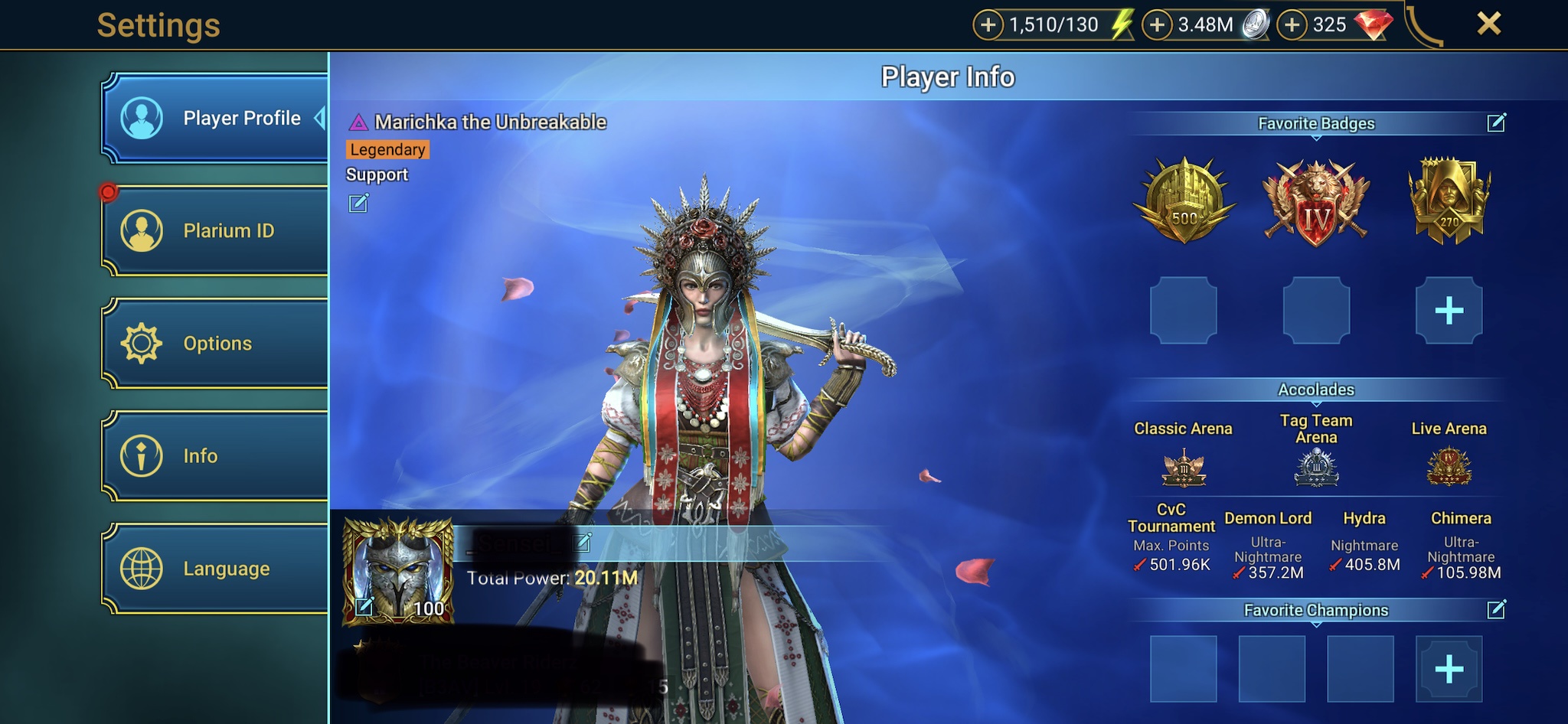Edit the Favorite Champions list
This screenshot has height=724, width=1568.
click(x=1496, y=610)
